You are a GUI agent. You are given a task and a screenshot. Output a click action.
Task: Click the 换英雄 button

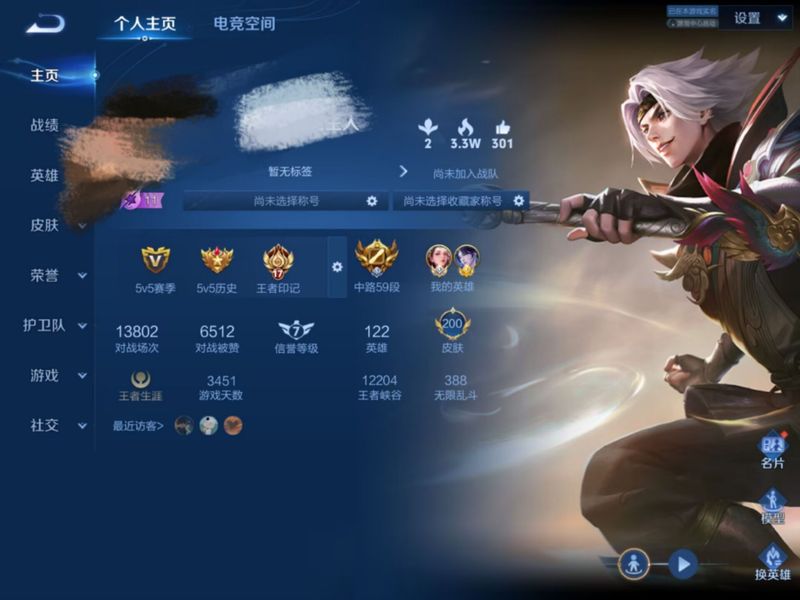(x=772, y=562)
